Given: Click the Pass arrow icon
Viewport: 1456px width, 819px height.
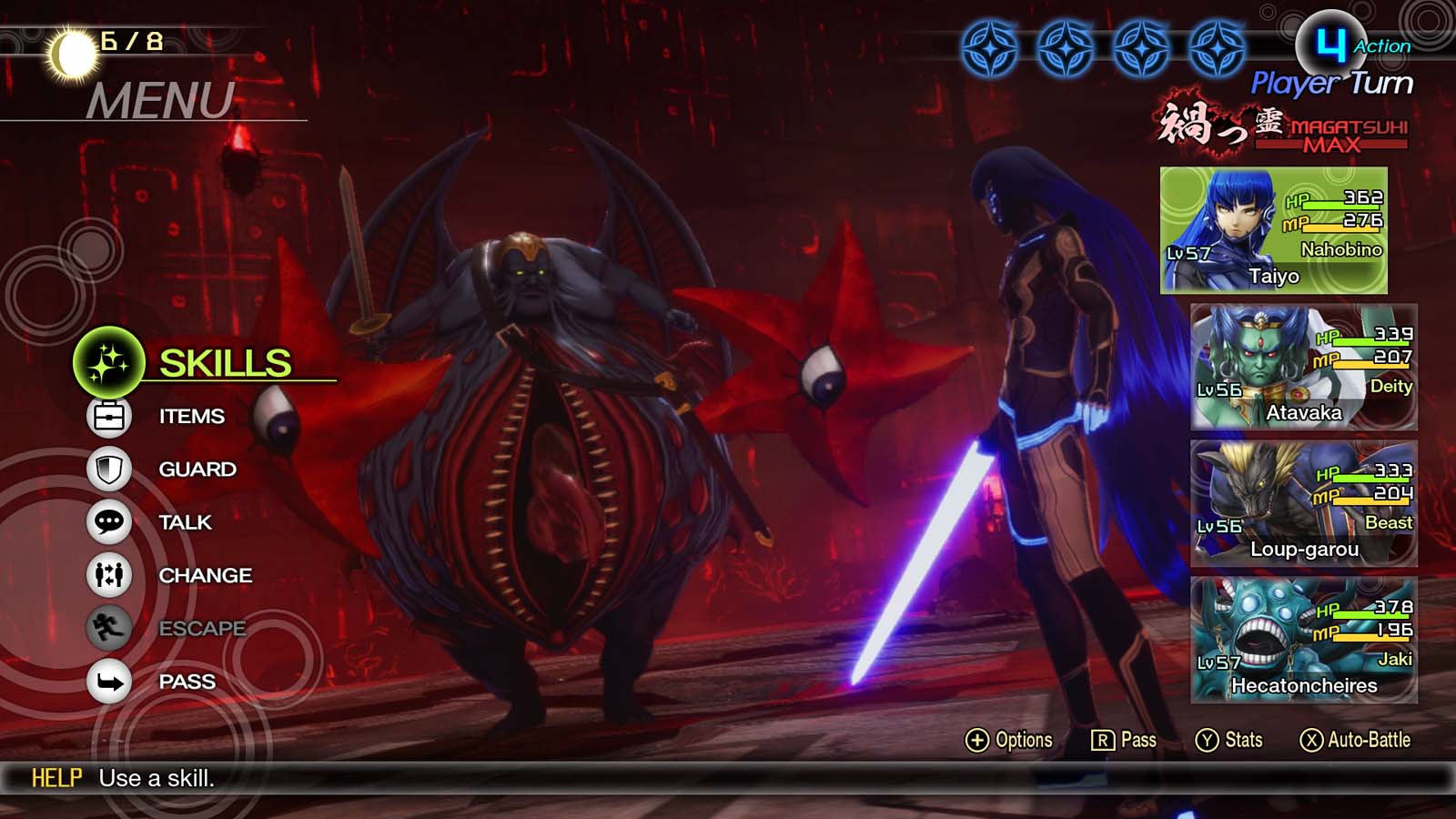Looking at the screenshot, I should coord(108,681).
